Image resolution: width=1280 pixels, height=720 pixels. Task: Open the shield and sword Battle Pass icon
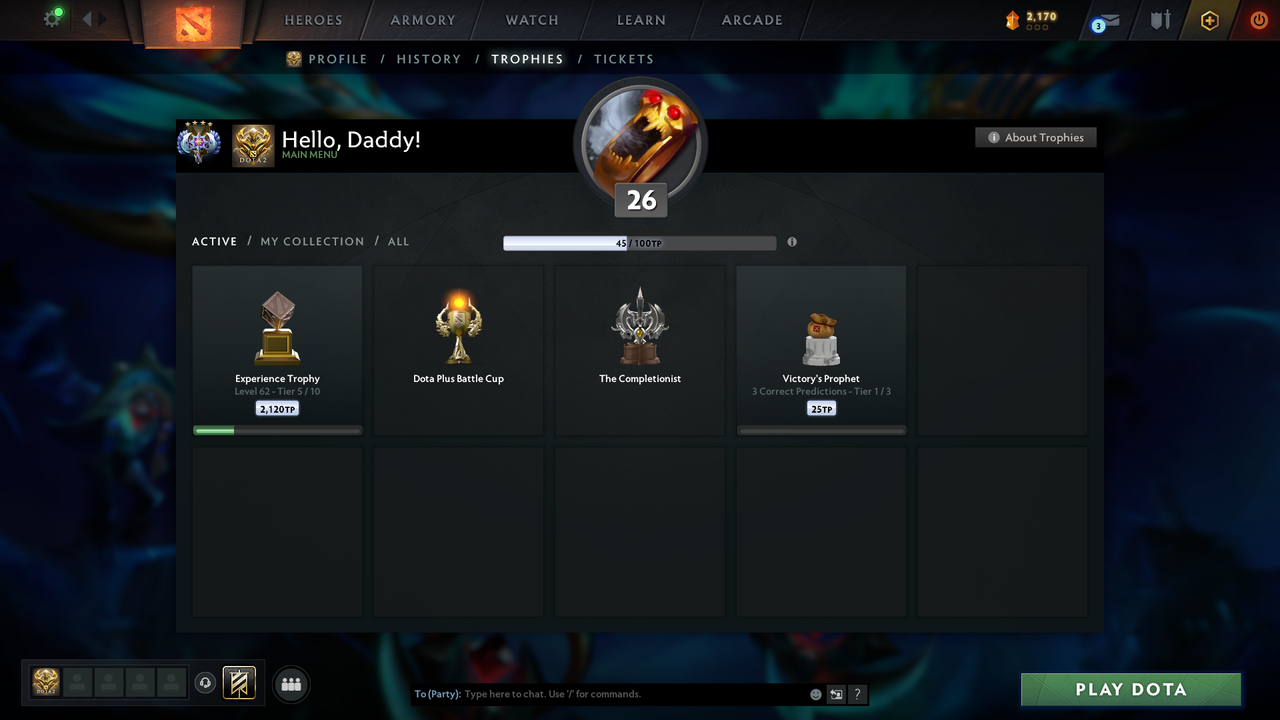click(1159, 20)
